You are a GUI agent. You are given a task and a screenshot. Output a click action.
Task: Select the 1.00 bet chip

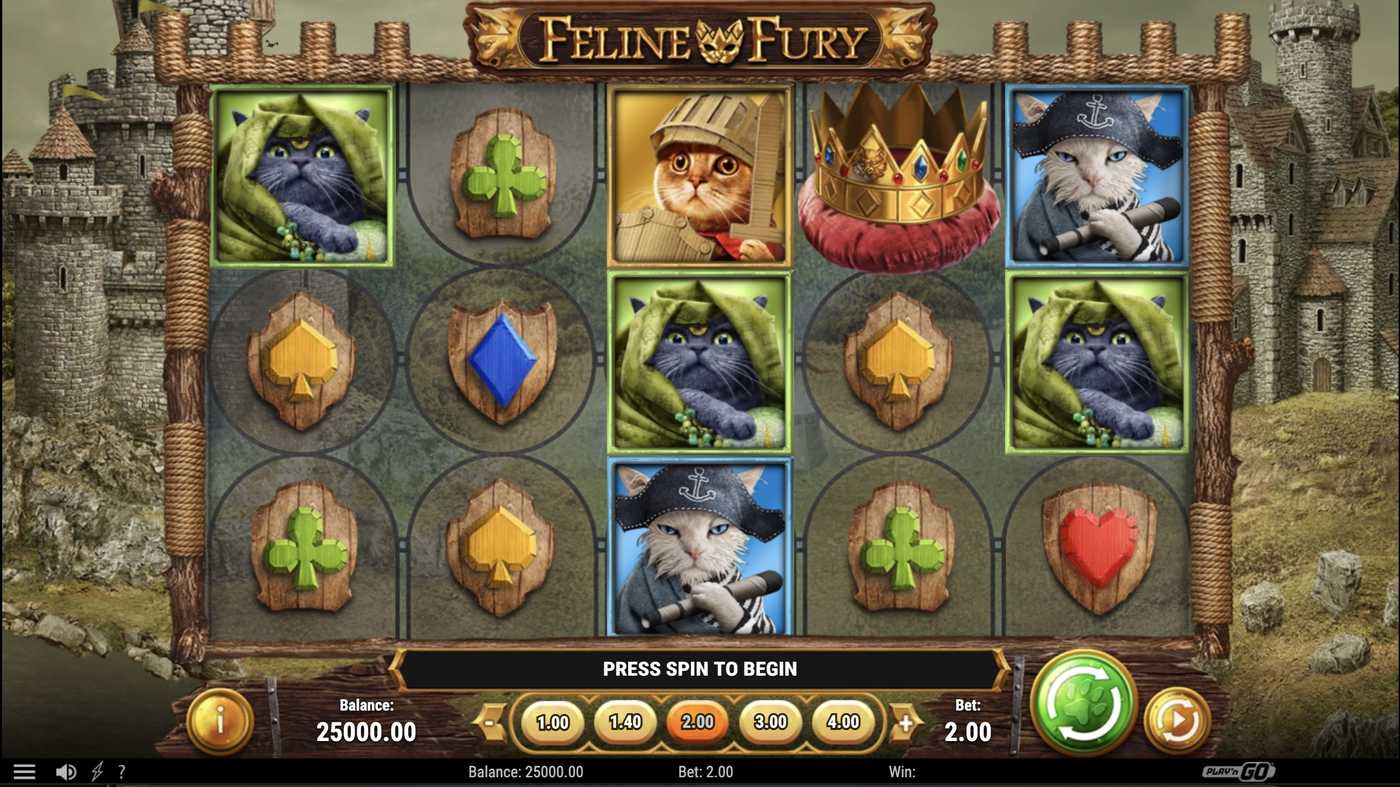pos(552,721)
